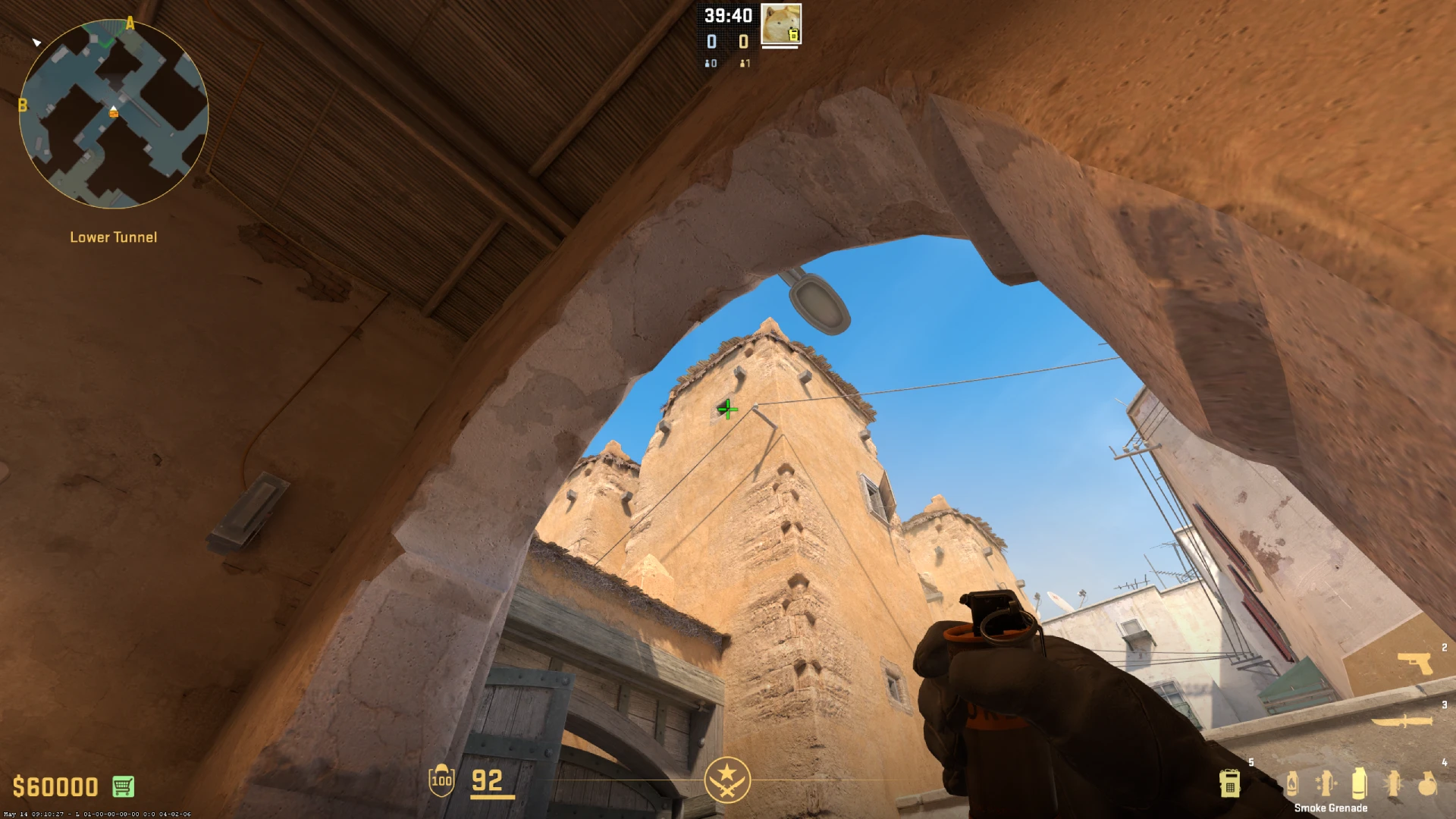Click the player position arrow on the minimap
Screen dimensions: 1456x819
pyautogui.click(x=113, y=109)
